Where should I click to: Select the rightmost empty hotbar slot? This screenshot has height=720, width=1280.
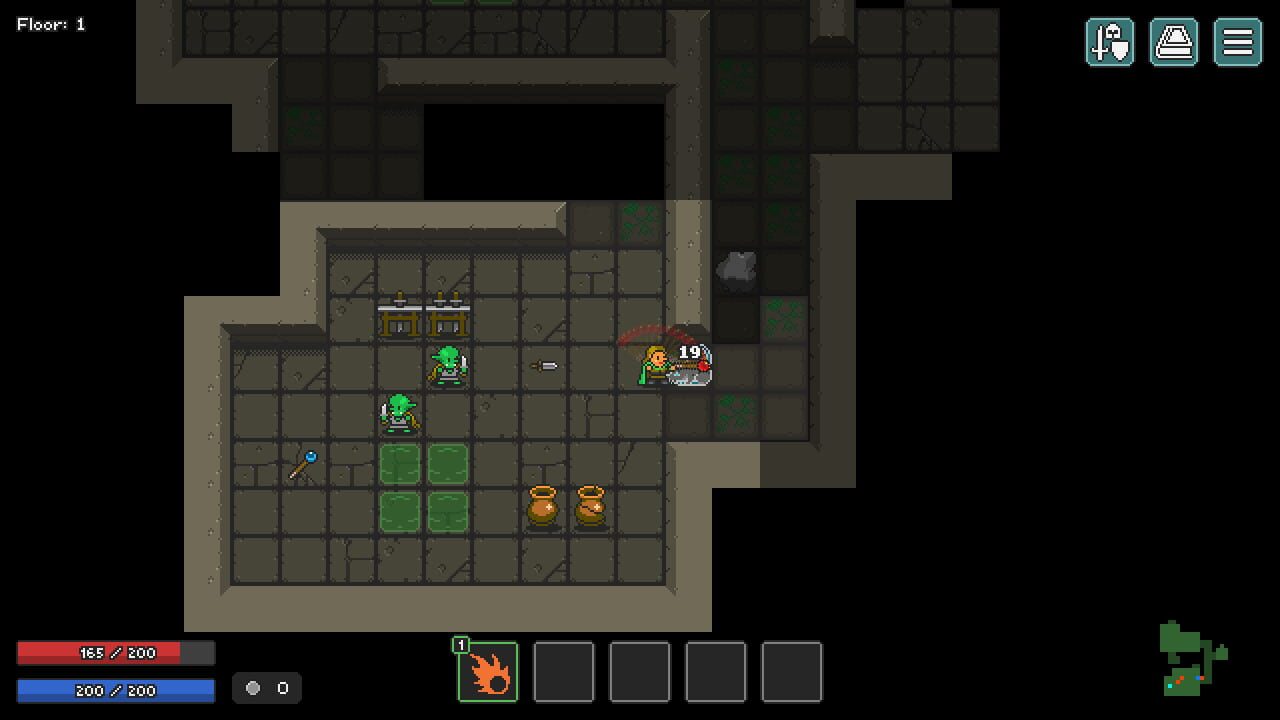tap(792, 672)
